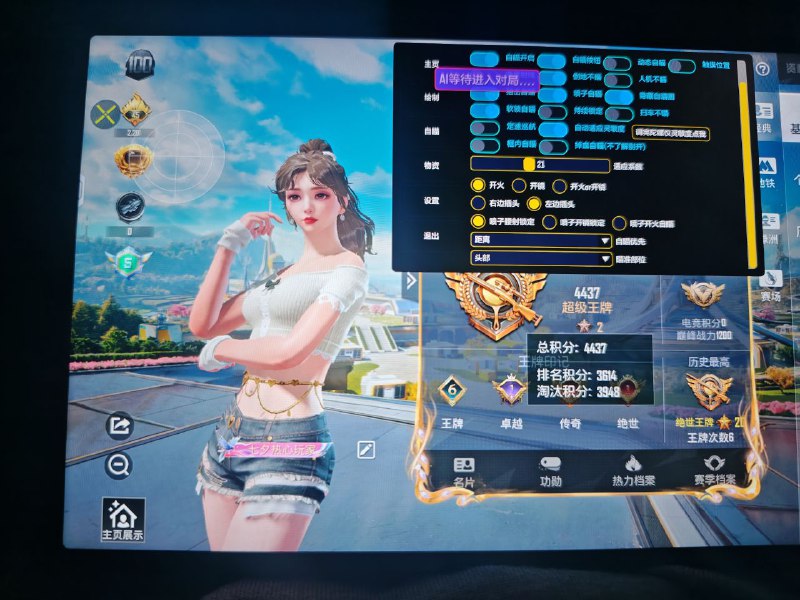Click the pencil edit icon

point(367,450)
